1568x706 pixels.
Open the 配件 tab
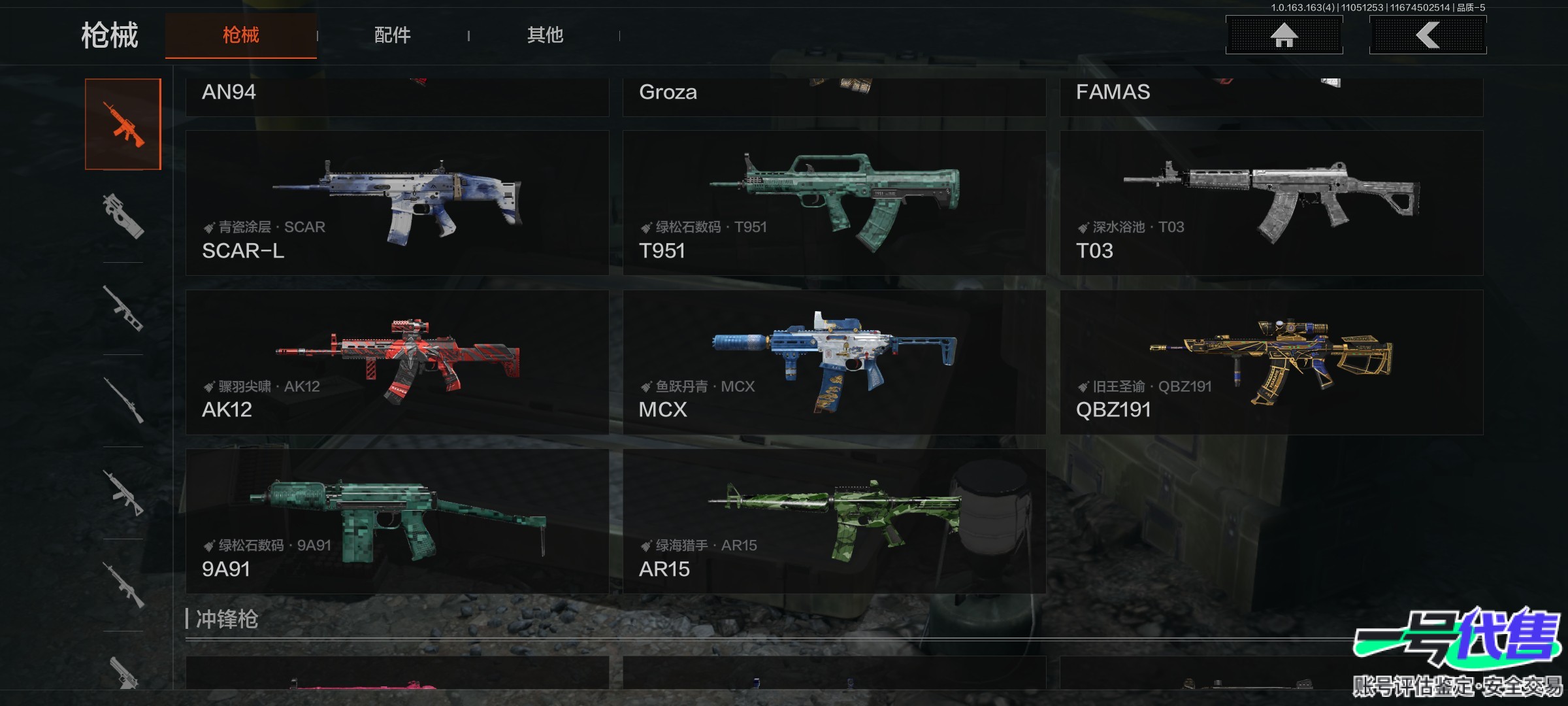coord(392,35)
